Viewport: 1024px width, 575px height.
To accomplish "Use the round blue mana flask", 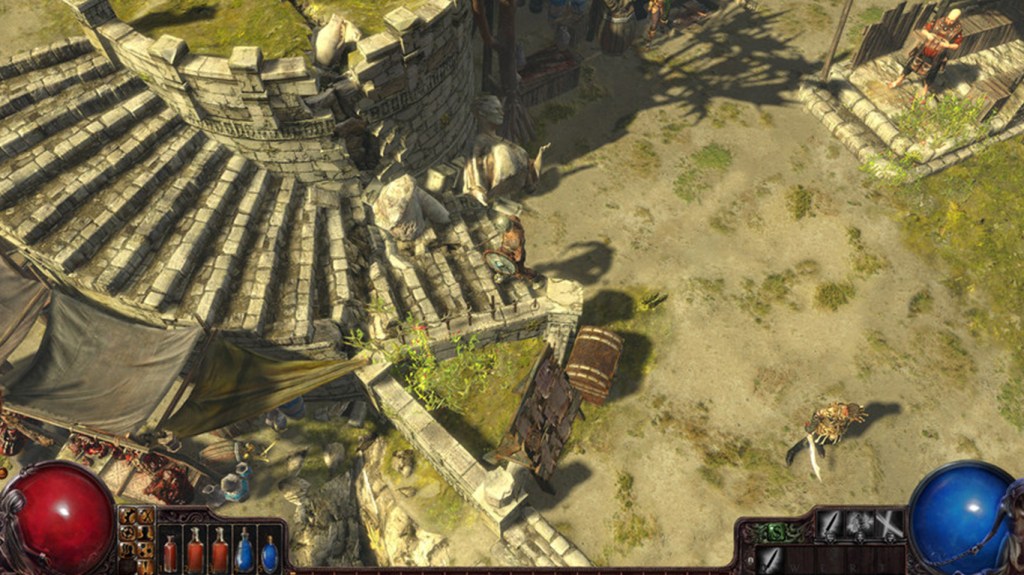I will click(x=269, y=554).
